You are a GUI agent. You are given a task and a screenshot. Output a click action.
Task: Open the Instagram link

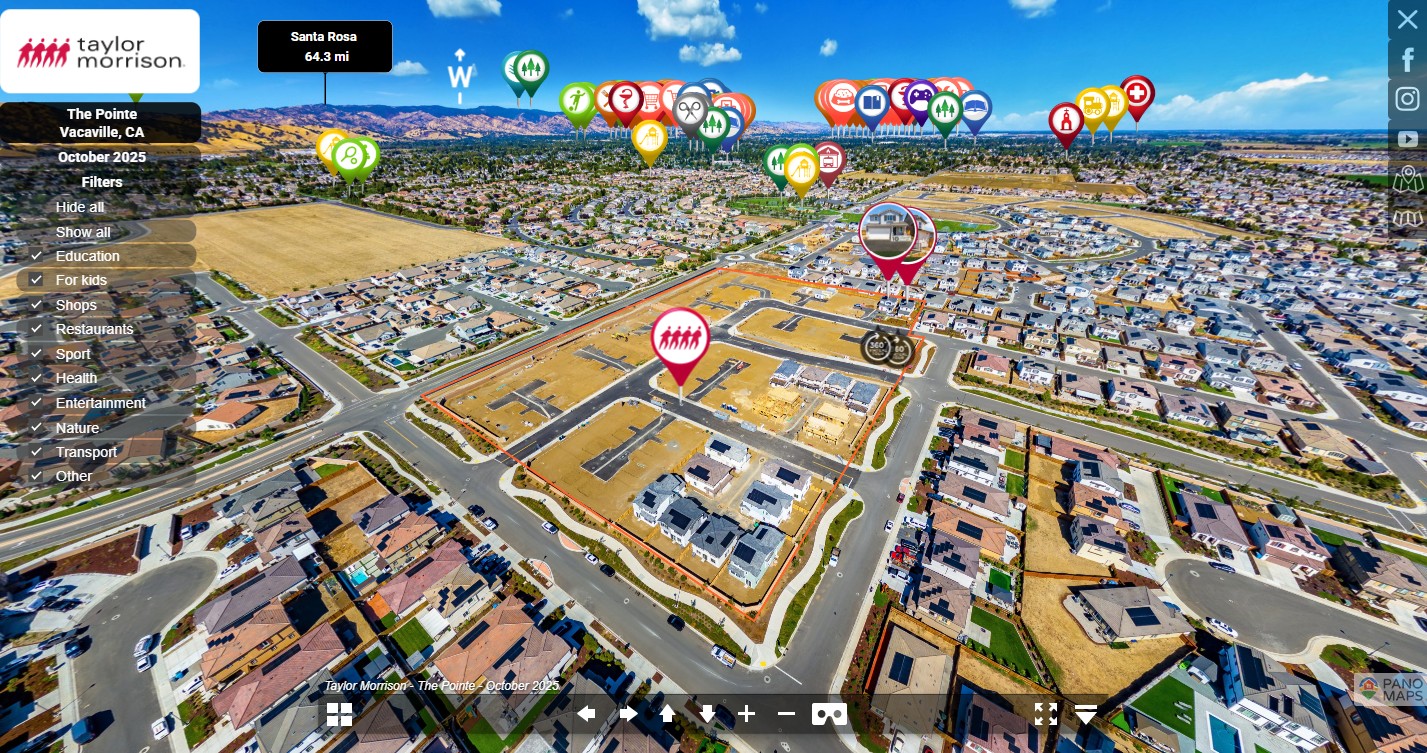tap(1407, 99)
